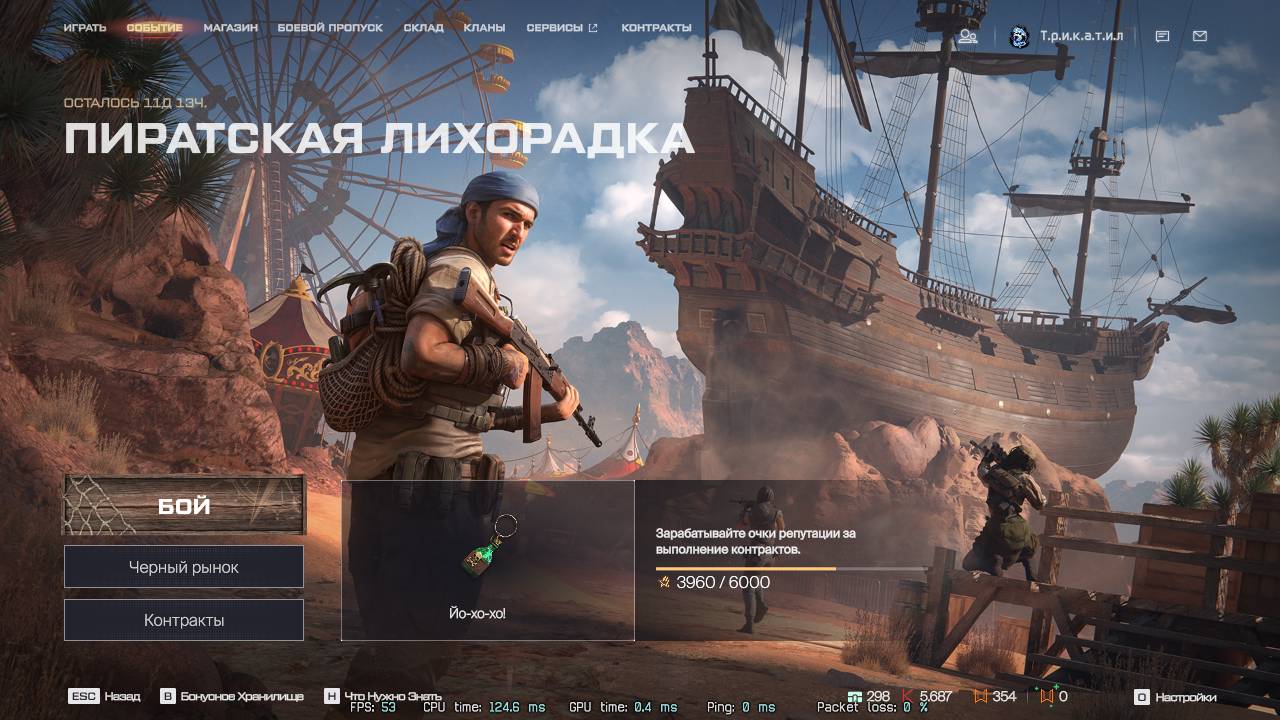Open Что Нужно Знать
This screenshot has height=720, width=1280.
point(395,697)
